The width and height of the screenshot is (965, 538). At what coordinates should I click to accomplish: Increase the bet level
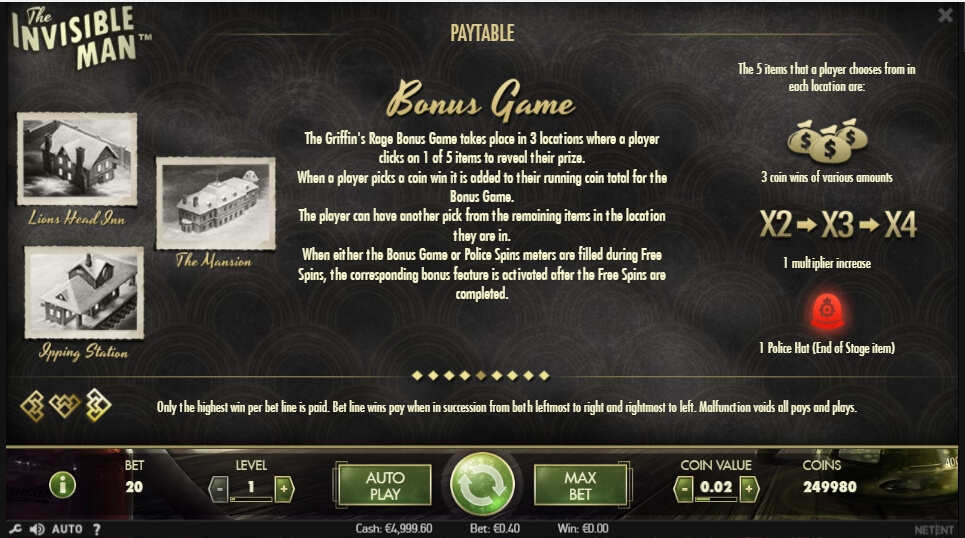click(x=284, y=488)
